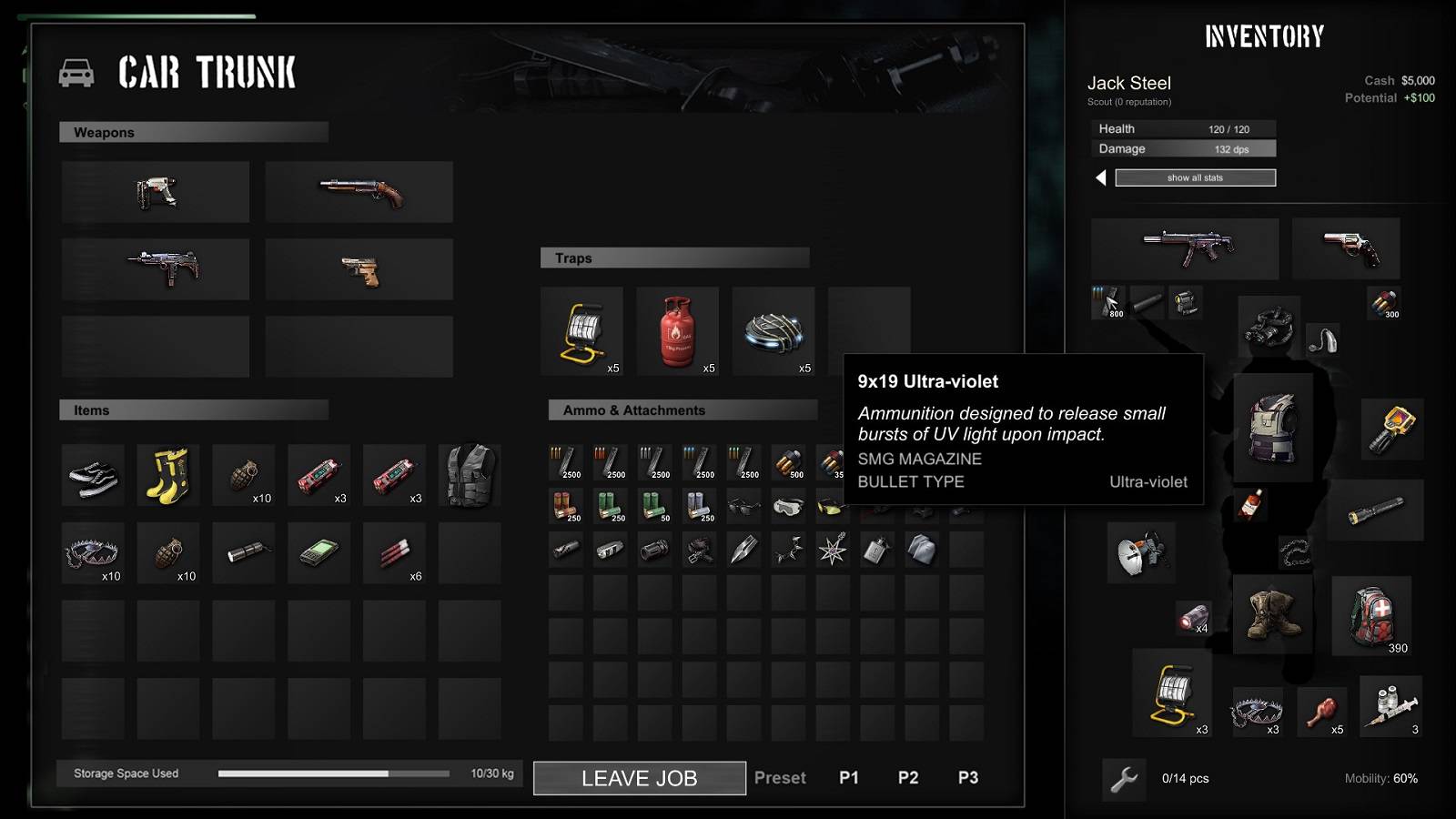Select the equipped MP5 submachine gun

(1185, 248)
